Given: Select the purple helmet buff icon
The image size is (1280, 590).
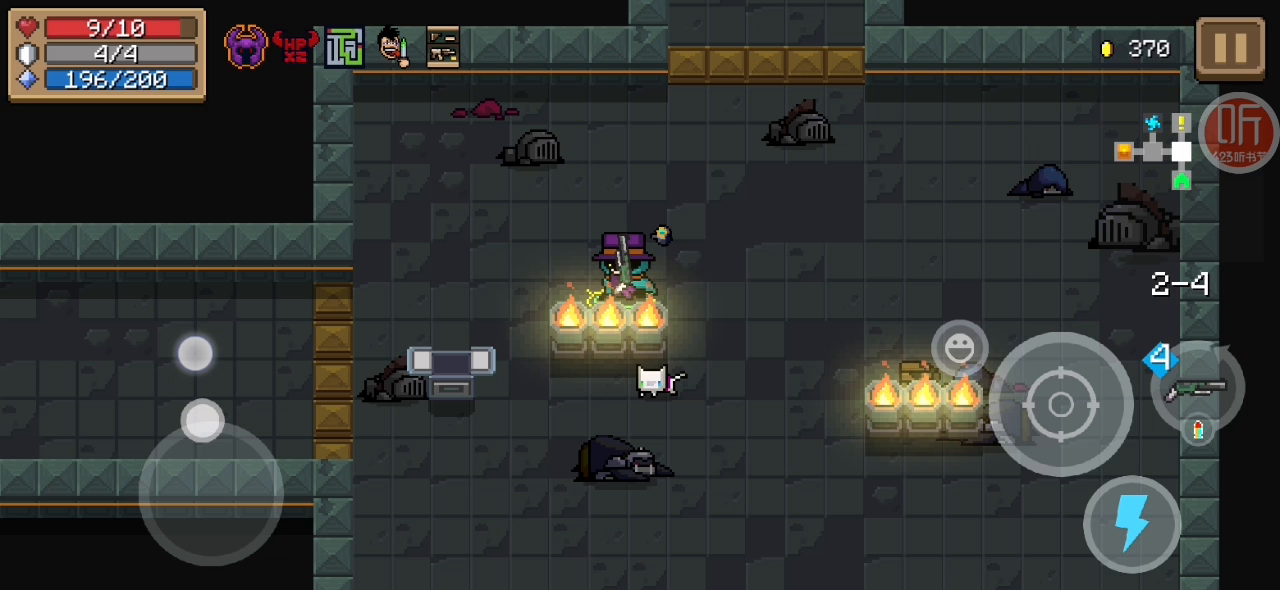Looking at the screenshot, I should tap(246, 47).
